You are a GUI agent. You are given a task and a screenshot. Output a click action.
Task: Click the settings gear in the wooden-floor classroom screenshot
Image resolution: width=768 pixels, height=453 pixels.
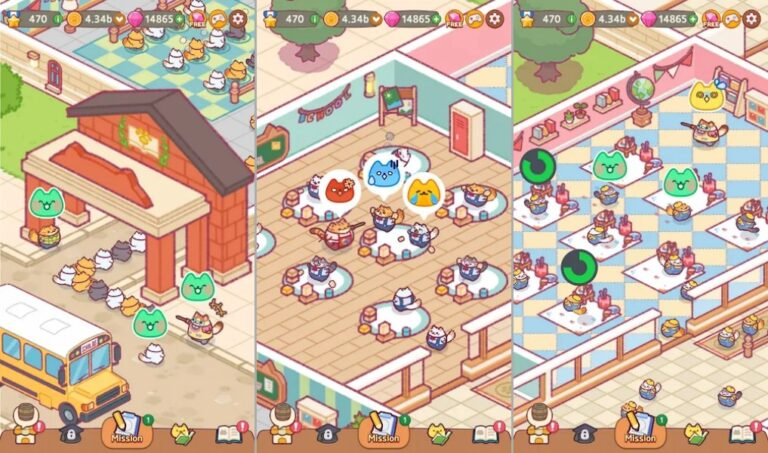pos(495,18)
